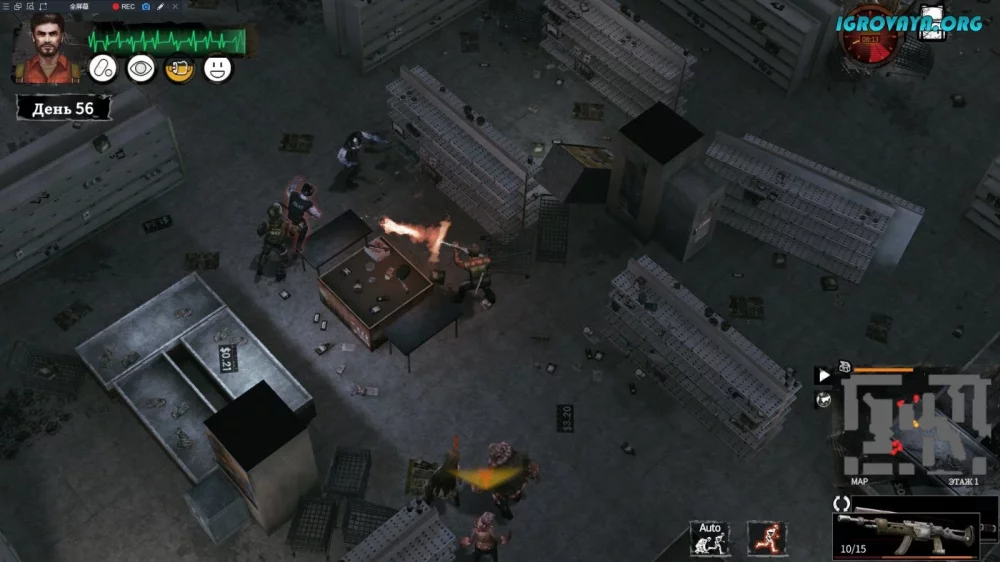Take a screenshot with the camera icon
The height and width of the screenshot is (562, 1000).
point(146,6)
